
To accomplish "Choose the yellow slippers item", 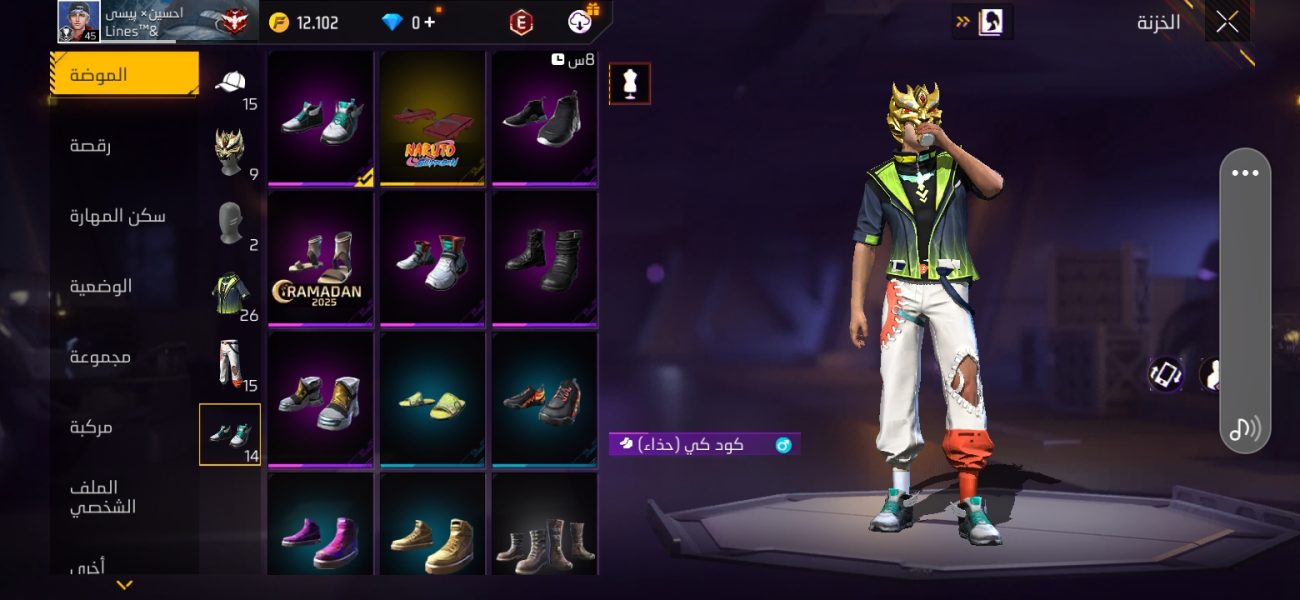I will coord(432,400).
